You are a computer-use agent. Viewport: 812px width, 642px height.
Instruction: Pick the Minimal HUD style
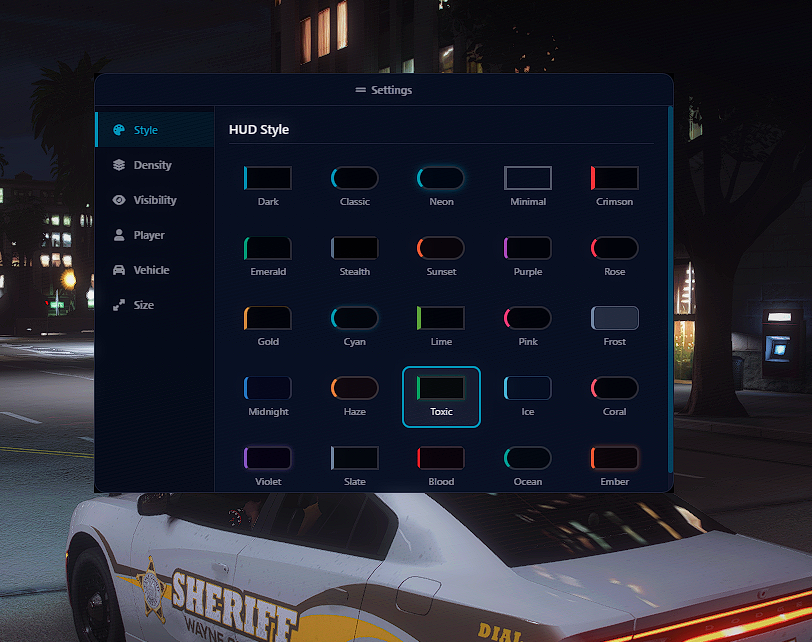tap(528, 186)
